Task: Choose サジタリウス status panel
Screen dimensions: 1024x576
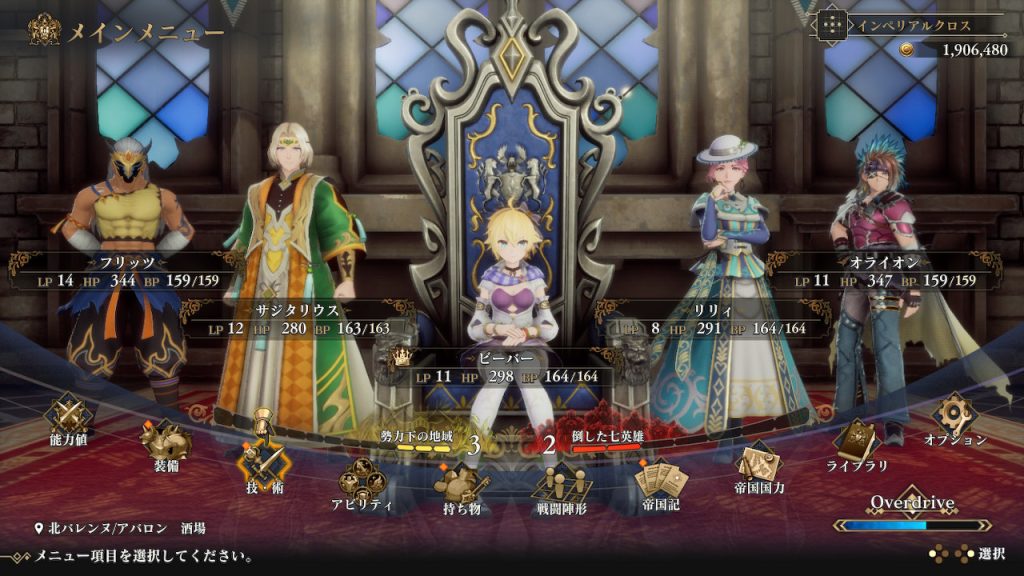Action: 298,319
